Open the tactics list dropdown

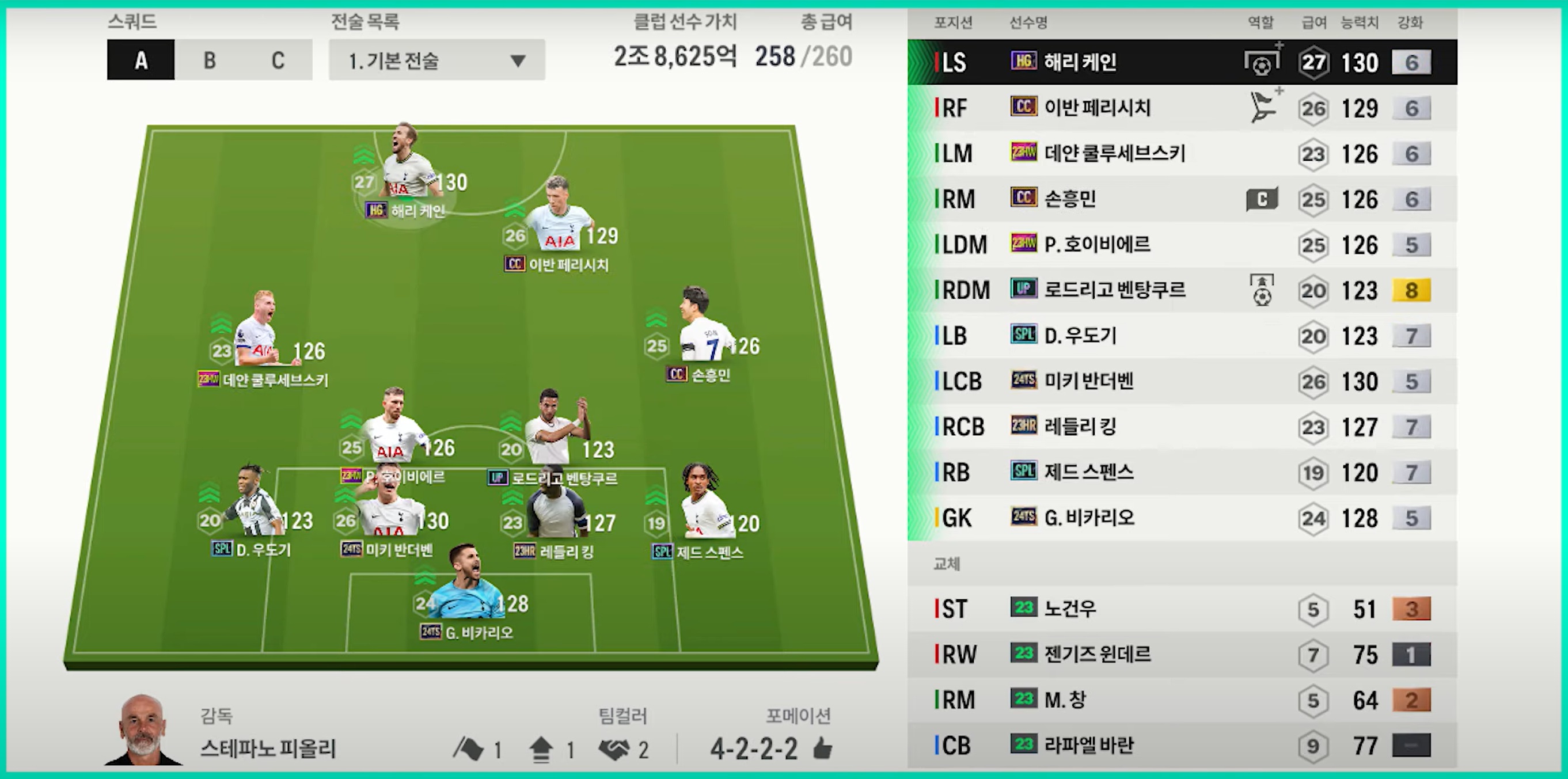[x=436, y=60]
